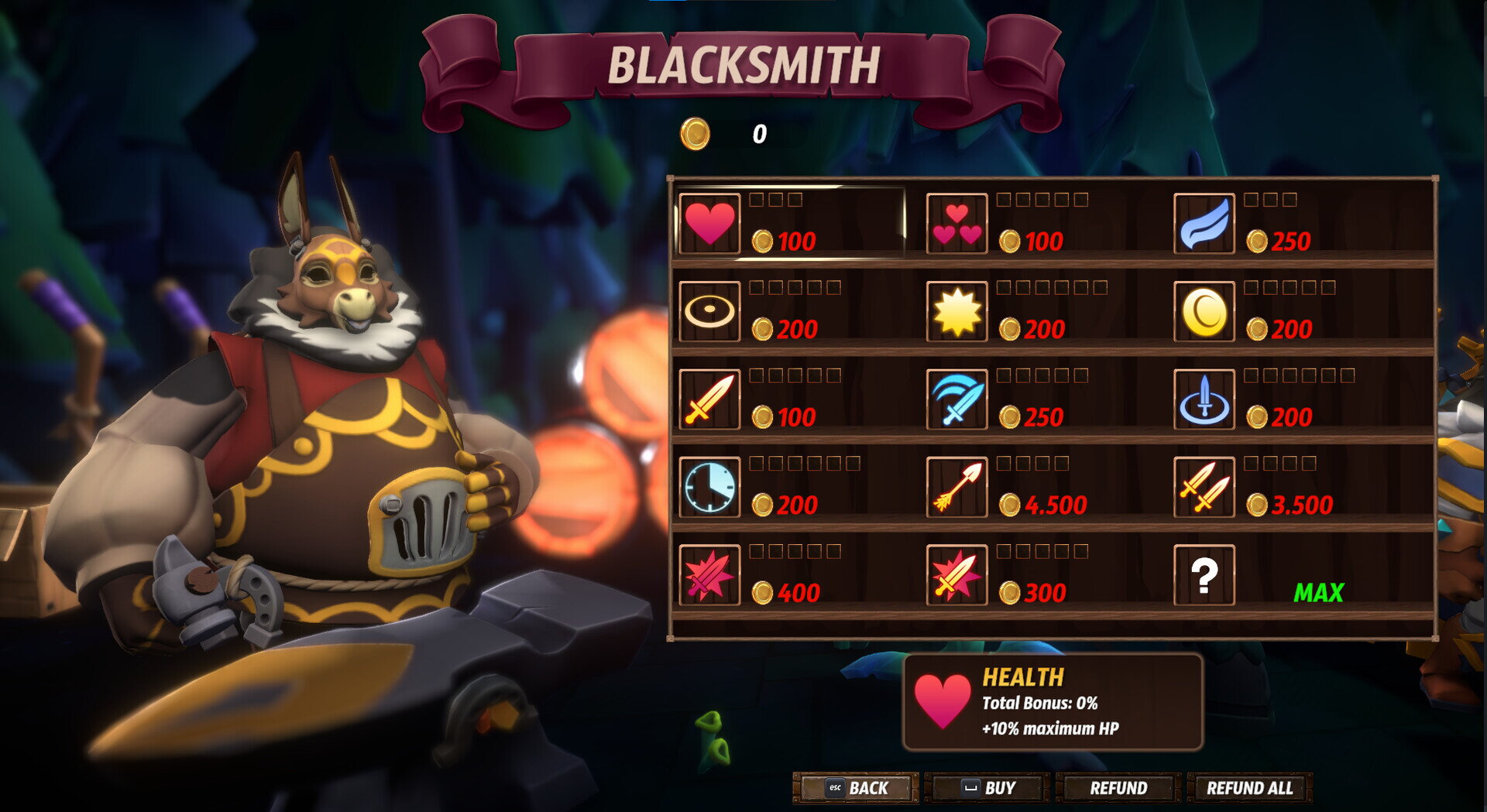Choose the clock timer upgrade
Image resolution: width=1487 pixels, height=812 pixels.
pos(709,487)
